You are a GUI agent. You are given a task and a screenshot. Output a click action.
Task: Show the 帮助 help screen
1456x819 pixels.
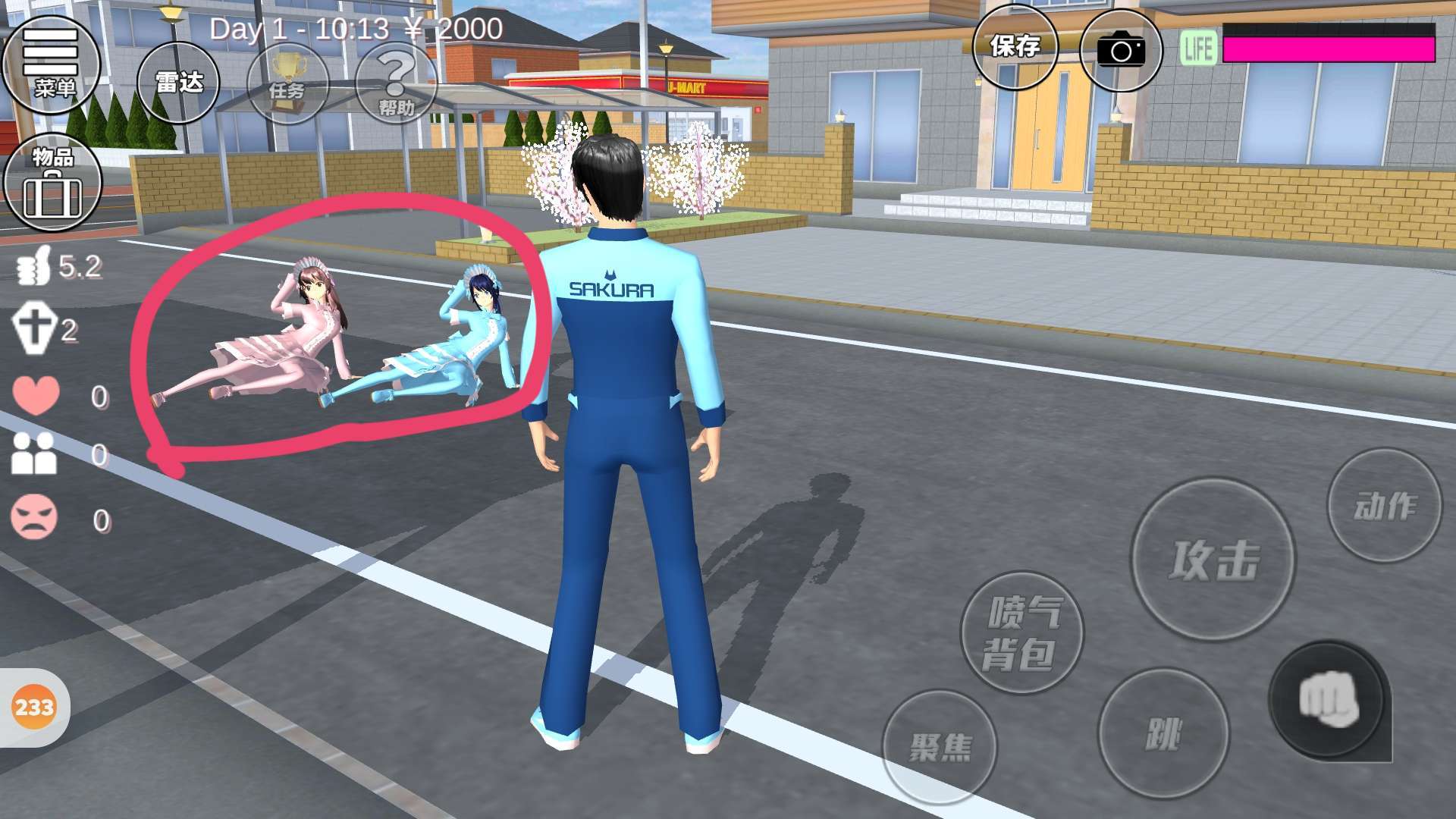coord(396,85)
